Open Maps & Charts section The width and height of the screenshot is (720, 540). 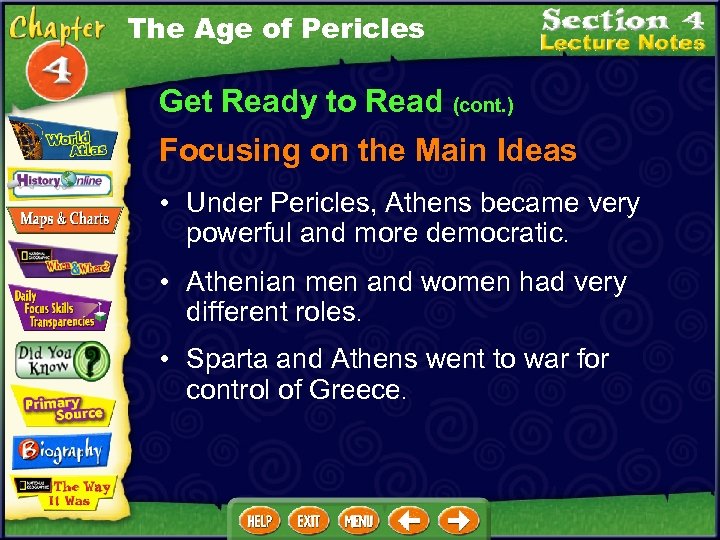click(62, 218)
